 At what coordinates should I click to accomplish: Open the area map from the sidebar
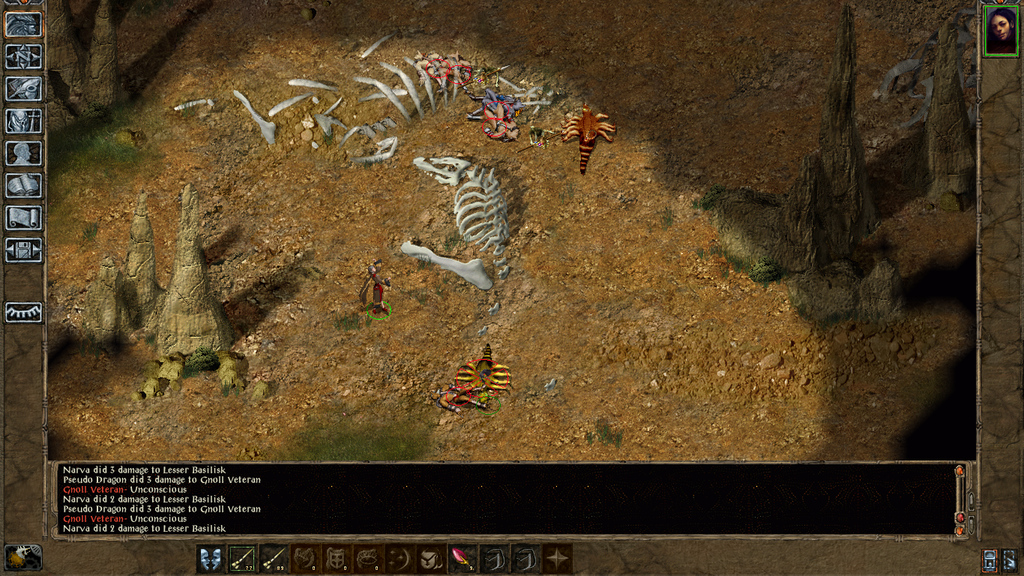[x=23, y=56]
